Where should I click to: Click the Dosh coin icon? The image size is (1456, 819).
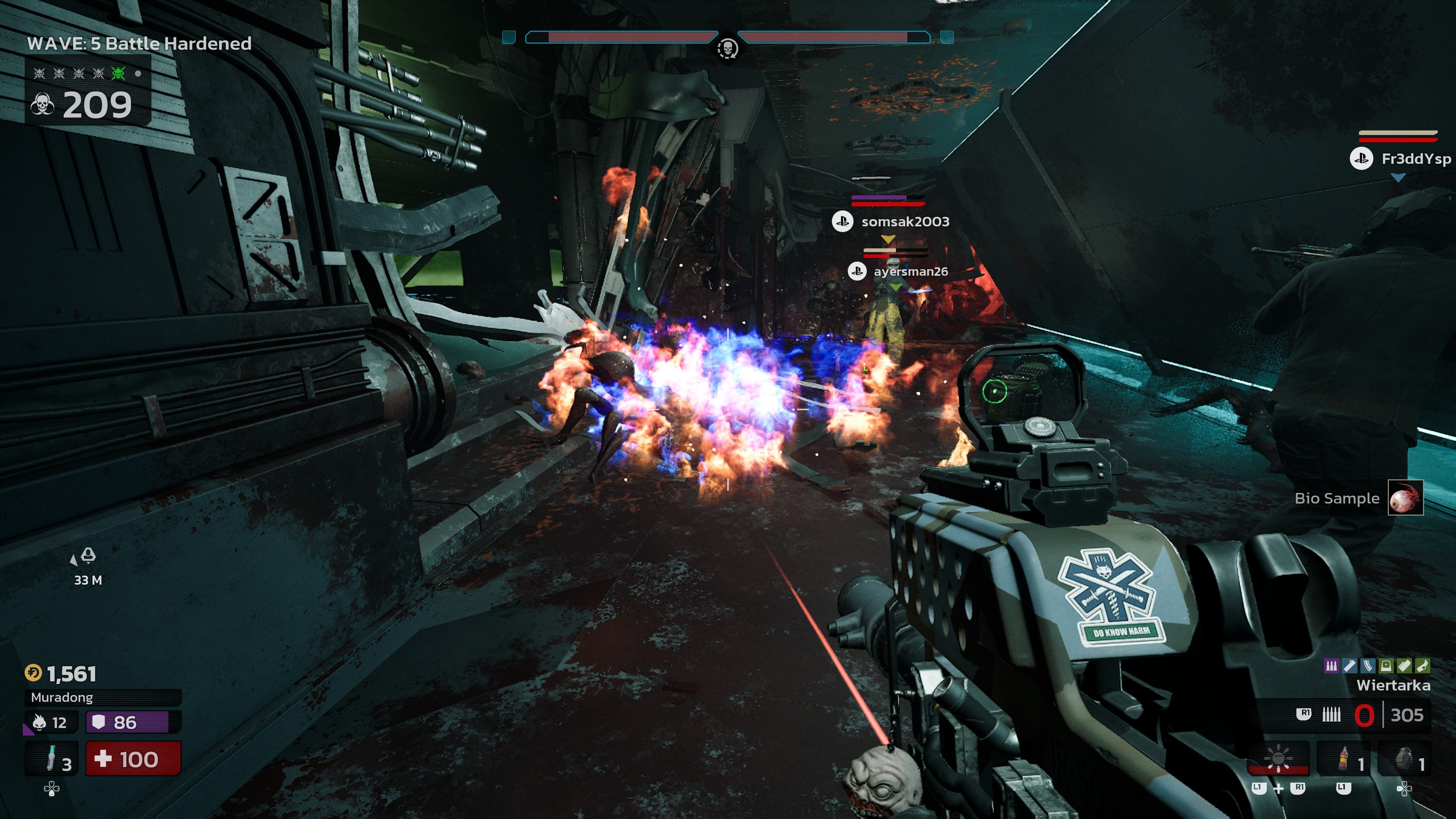[x=33, y=673]
